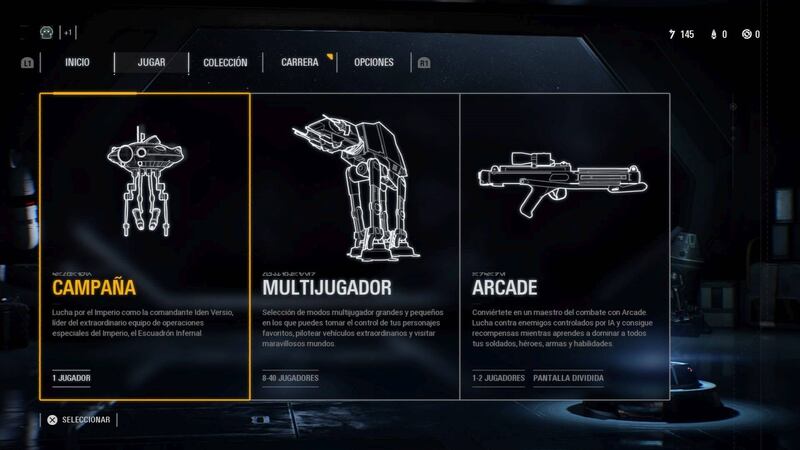The image size is (800, 450).
Task: Select the Jugar tab
Action: 151,62
